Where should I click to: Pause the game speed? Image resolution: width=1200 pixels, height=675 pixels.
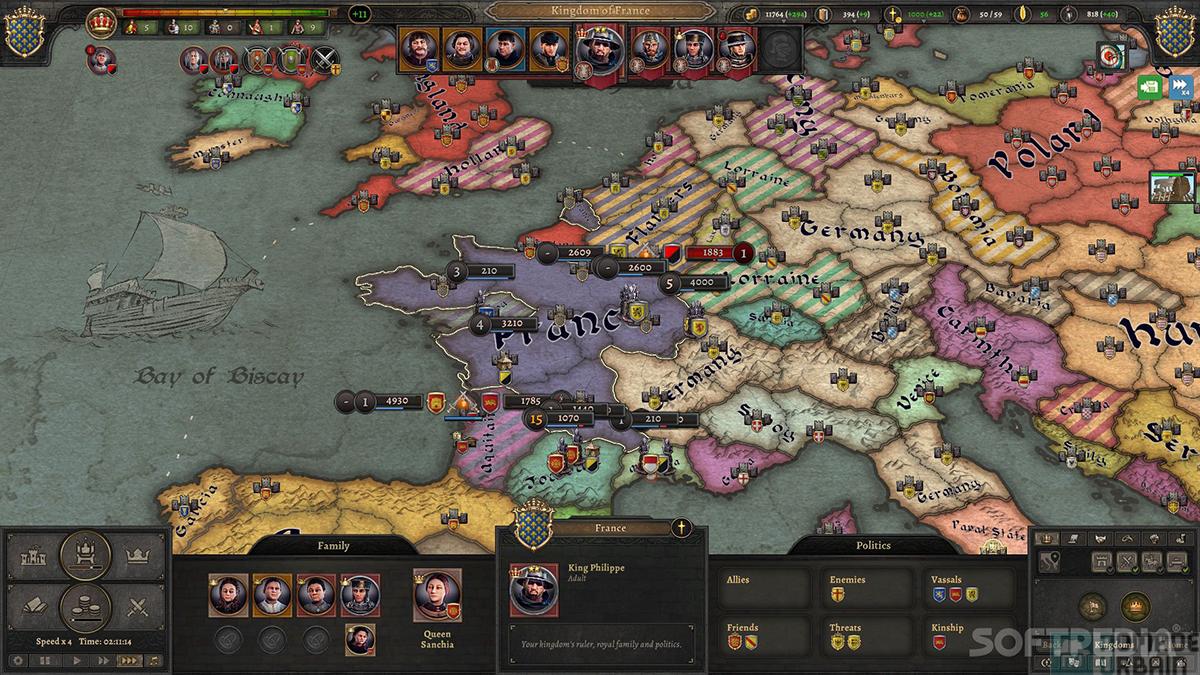coord(46,660)
